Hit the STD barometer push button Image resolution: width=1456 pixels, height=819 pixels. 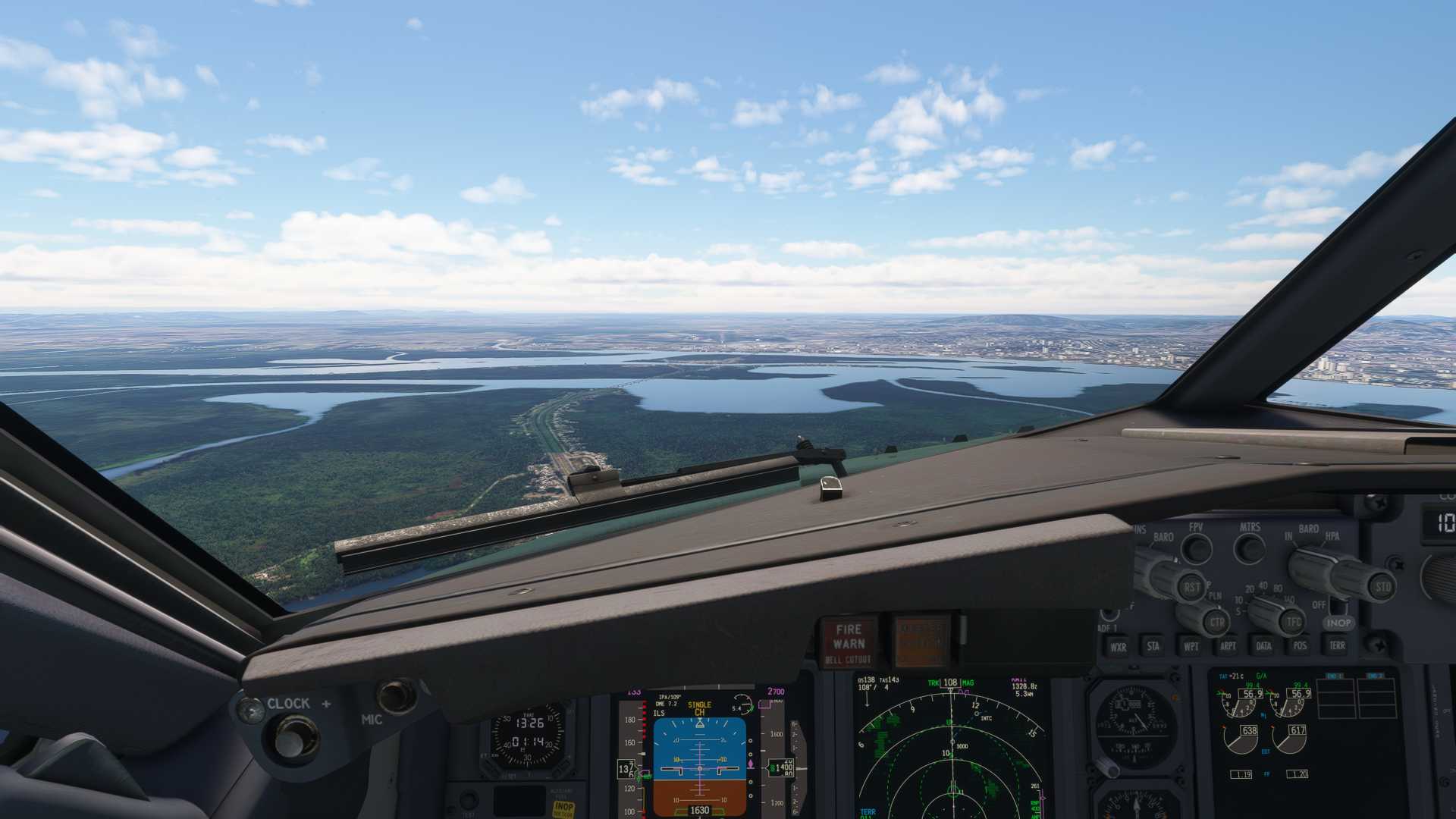point(1382,585)
